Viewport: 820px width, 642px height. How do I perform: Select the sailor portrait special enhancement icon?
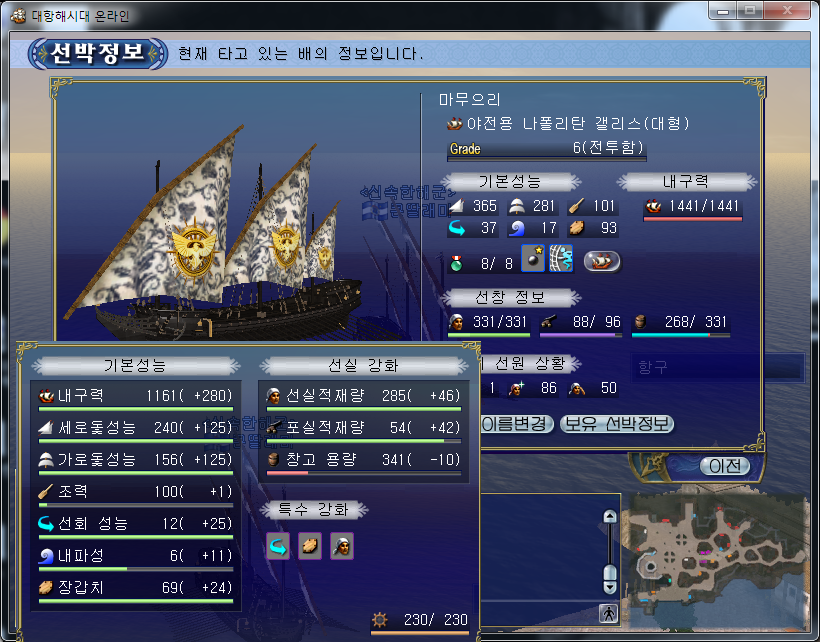point(342,546)
